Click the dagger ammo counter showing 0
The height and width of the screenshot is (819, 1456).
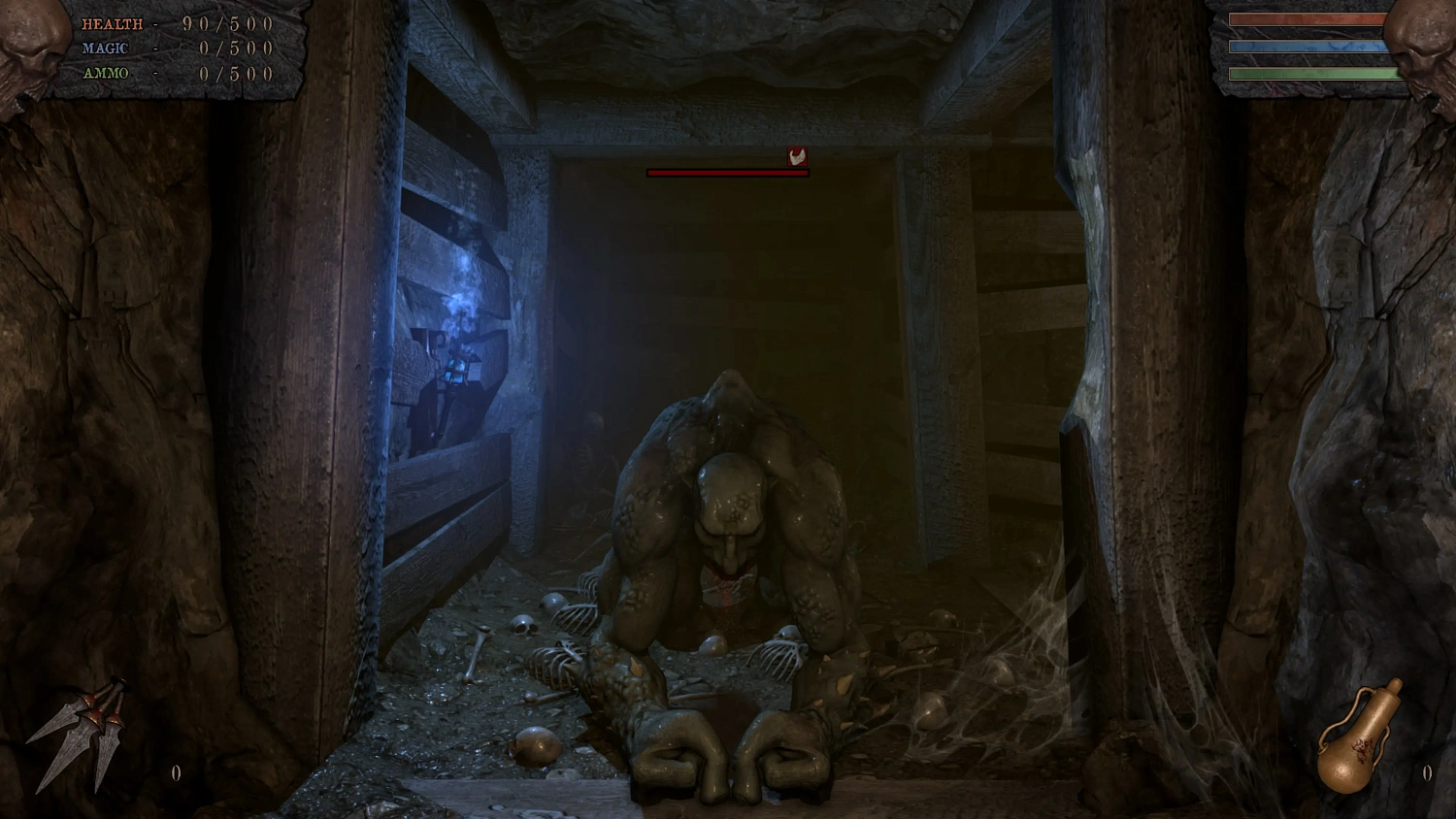point(176,773)
